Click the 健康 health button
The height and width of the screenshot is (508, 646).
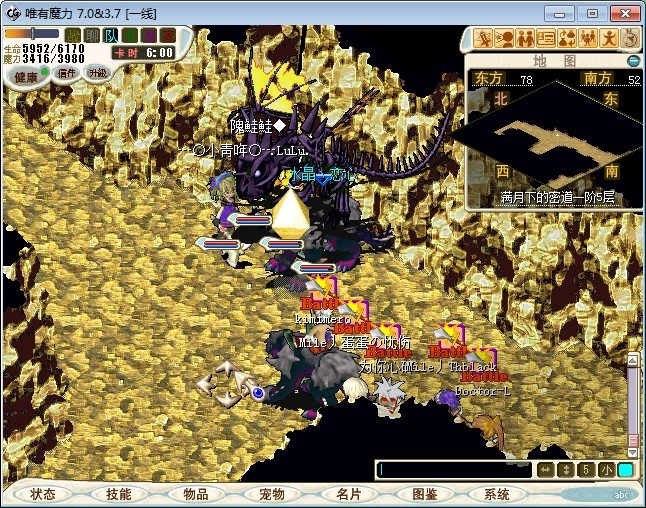(26, 76)
